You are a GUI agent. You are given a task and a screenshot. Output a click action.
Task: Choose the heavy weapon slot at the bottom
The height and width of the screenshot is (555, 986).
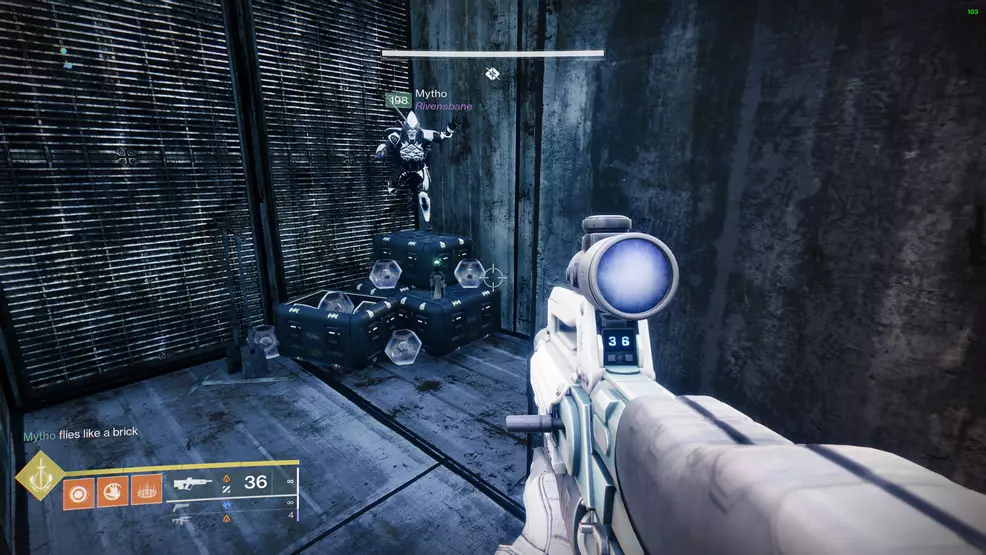click(181, 520)
